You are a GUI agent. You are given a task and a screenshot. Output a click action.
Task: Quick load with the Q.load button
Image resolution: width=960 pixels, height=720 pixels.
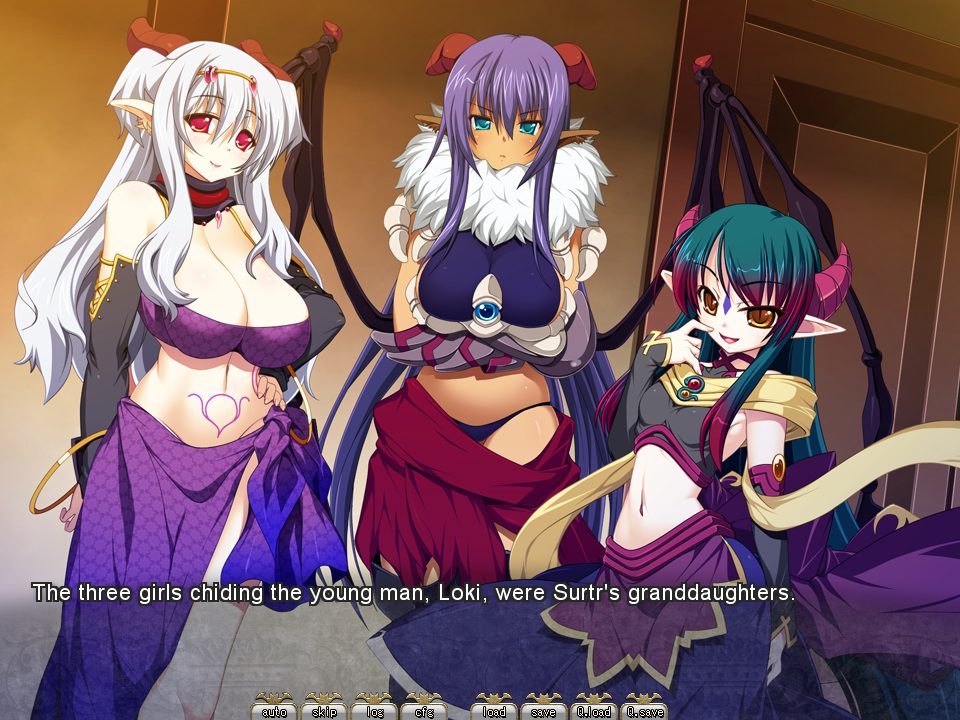[x=594, y=710]
